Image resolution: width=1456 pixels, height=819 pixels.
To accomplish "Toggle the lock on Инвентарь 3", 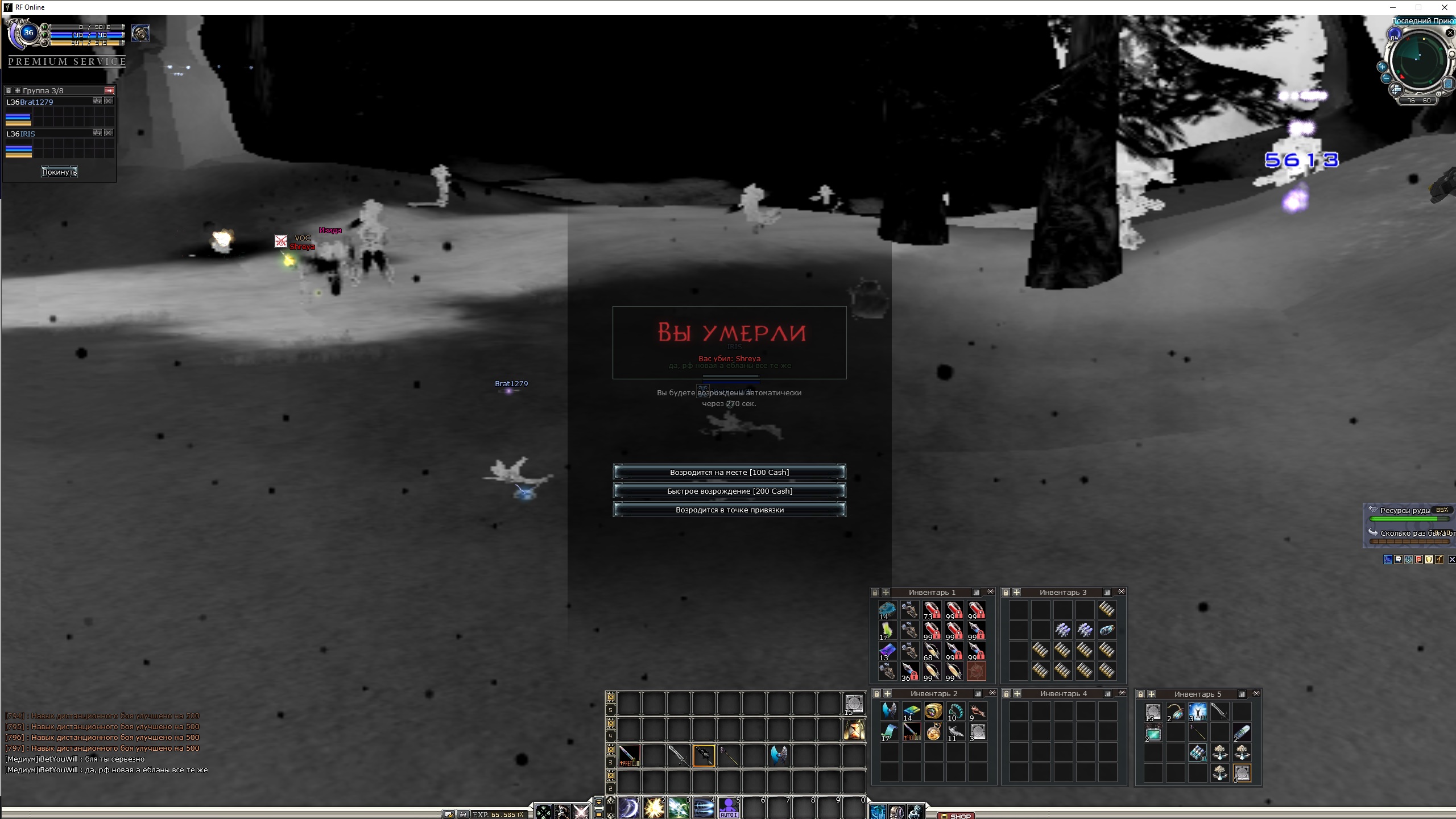I will [1006, 592].
